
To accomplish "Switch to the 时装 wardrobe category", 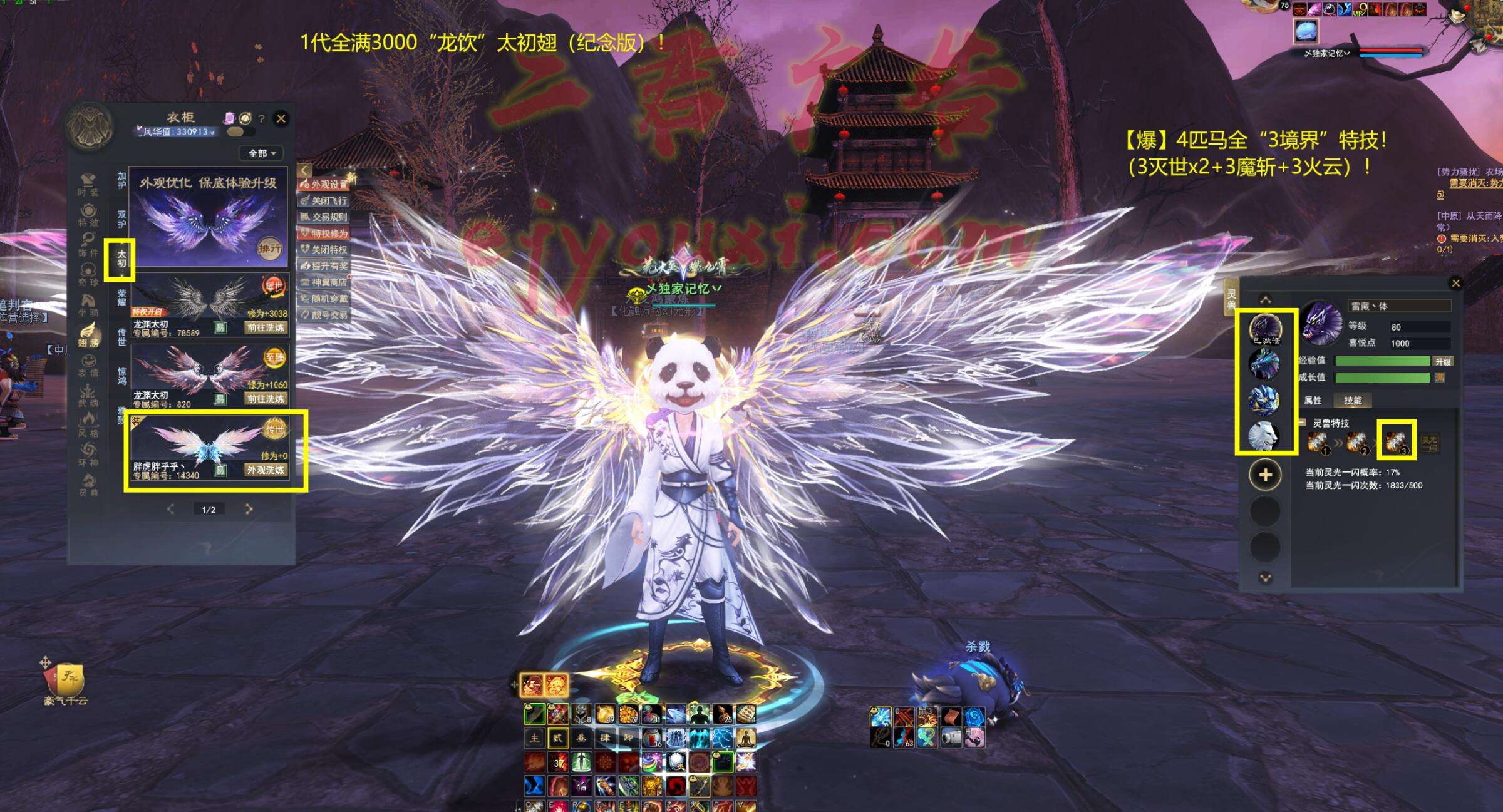I will tap(88, 185).
